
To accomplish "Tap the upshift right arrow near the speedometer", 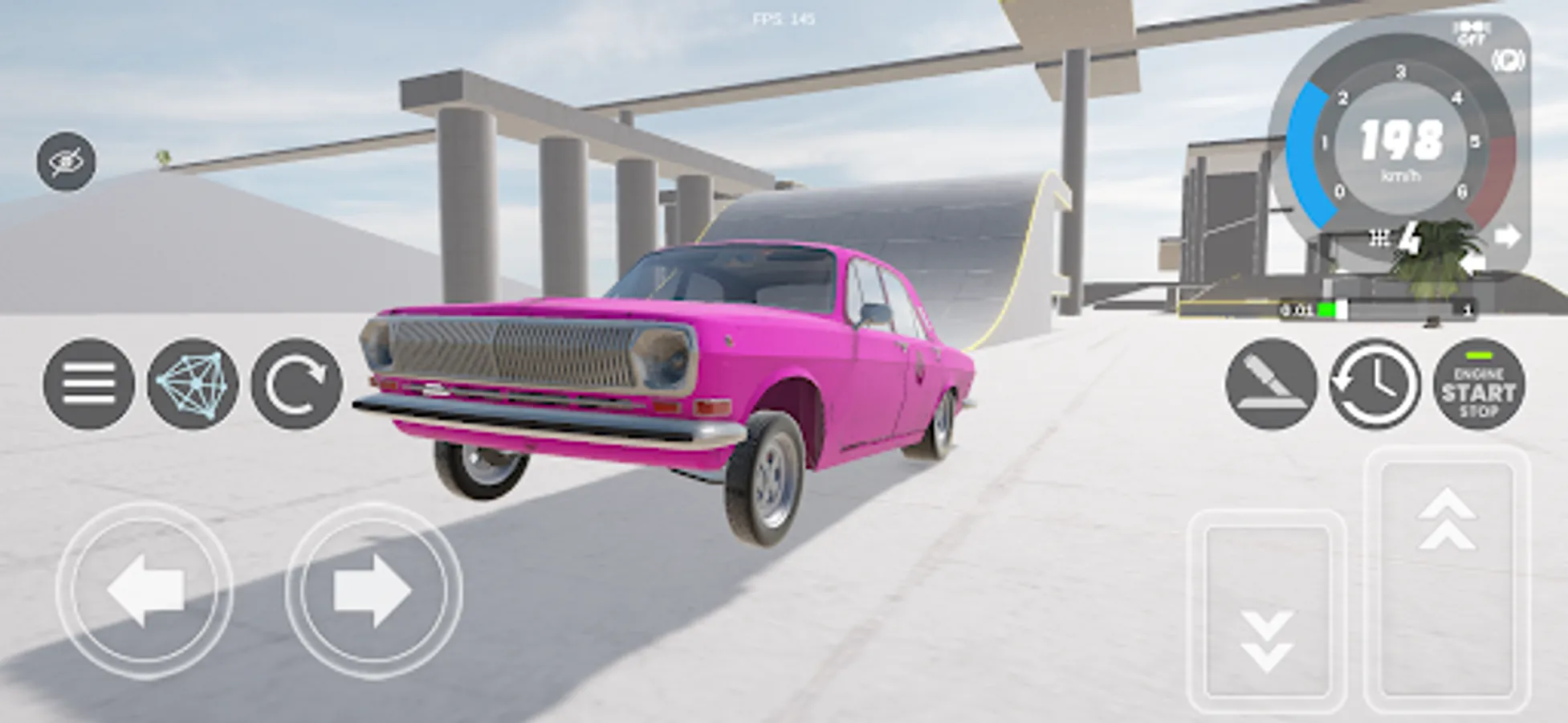I will coord(1508,235).
